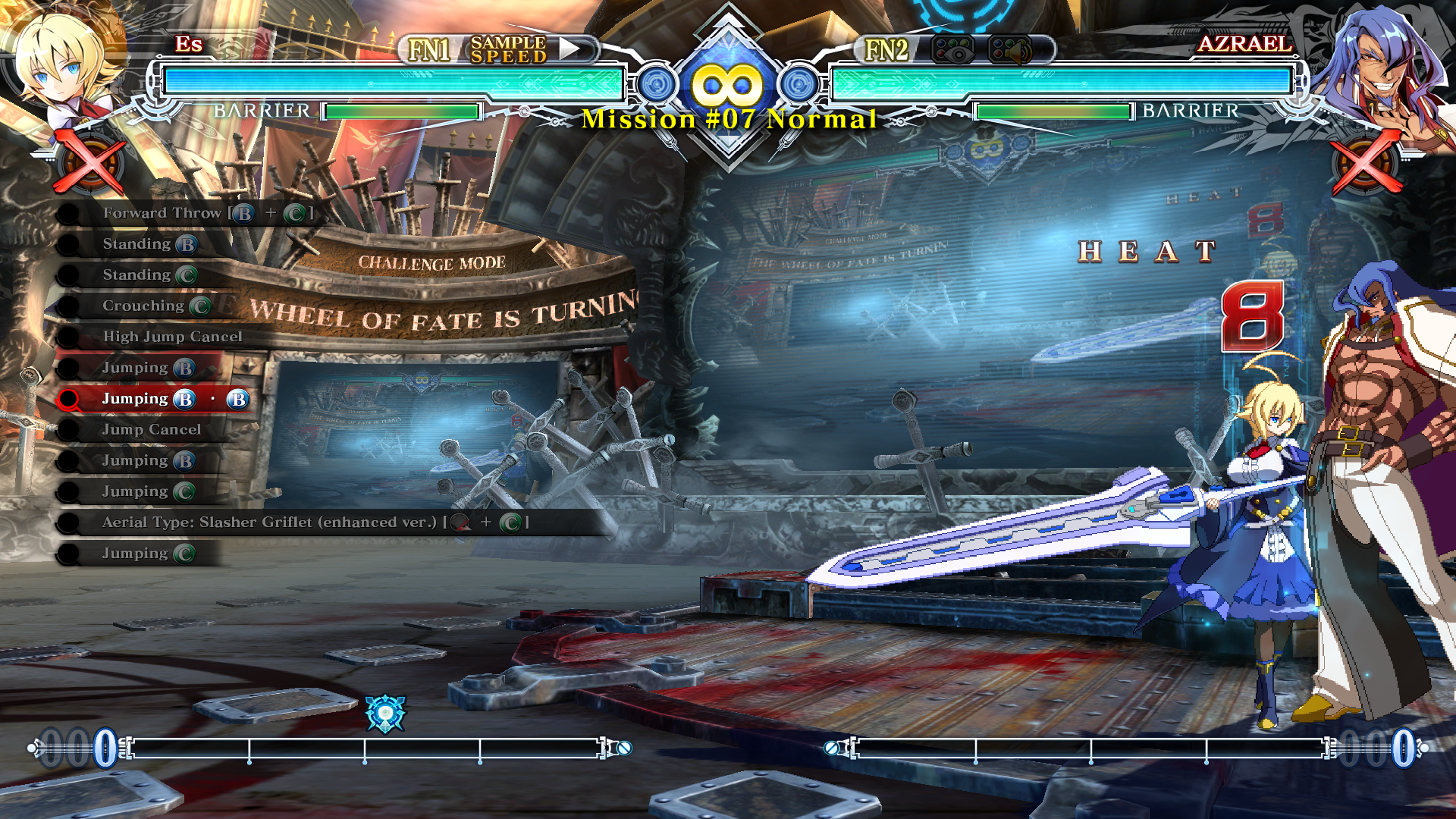Viewport: 1456px width, 819px height.
Task: Select the Jump Cancel combo step
Action: tap(152, 430)
